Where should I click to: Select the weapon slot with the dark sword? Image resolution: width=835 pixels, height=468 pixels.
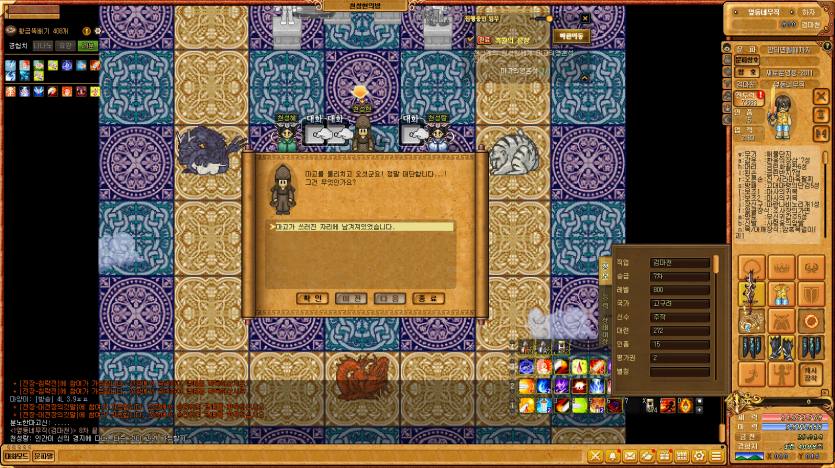(x=751, y=295)
